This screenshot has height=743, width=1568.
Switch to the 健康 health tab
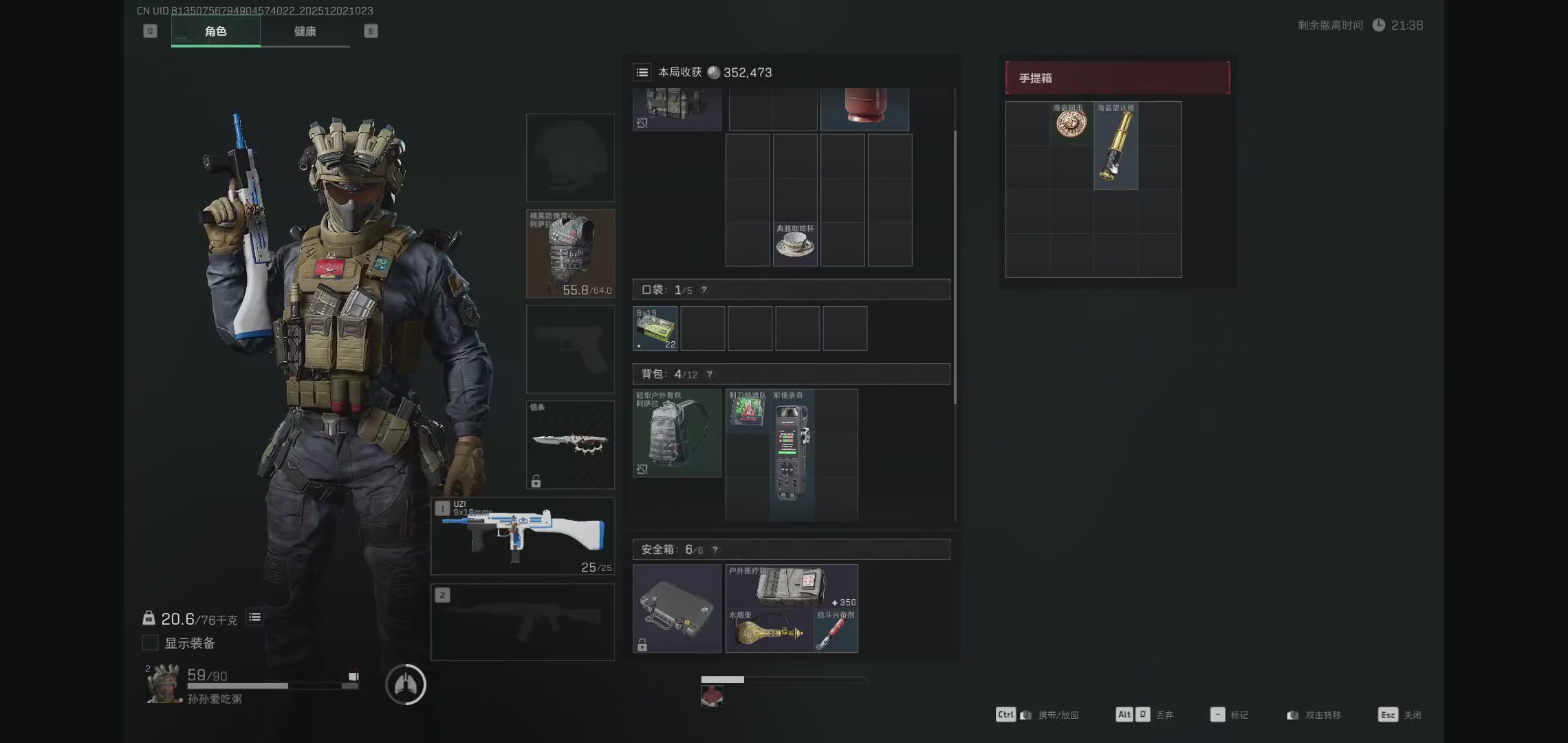[x=305, y=32]
